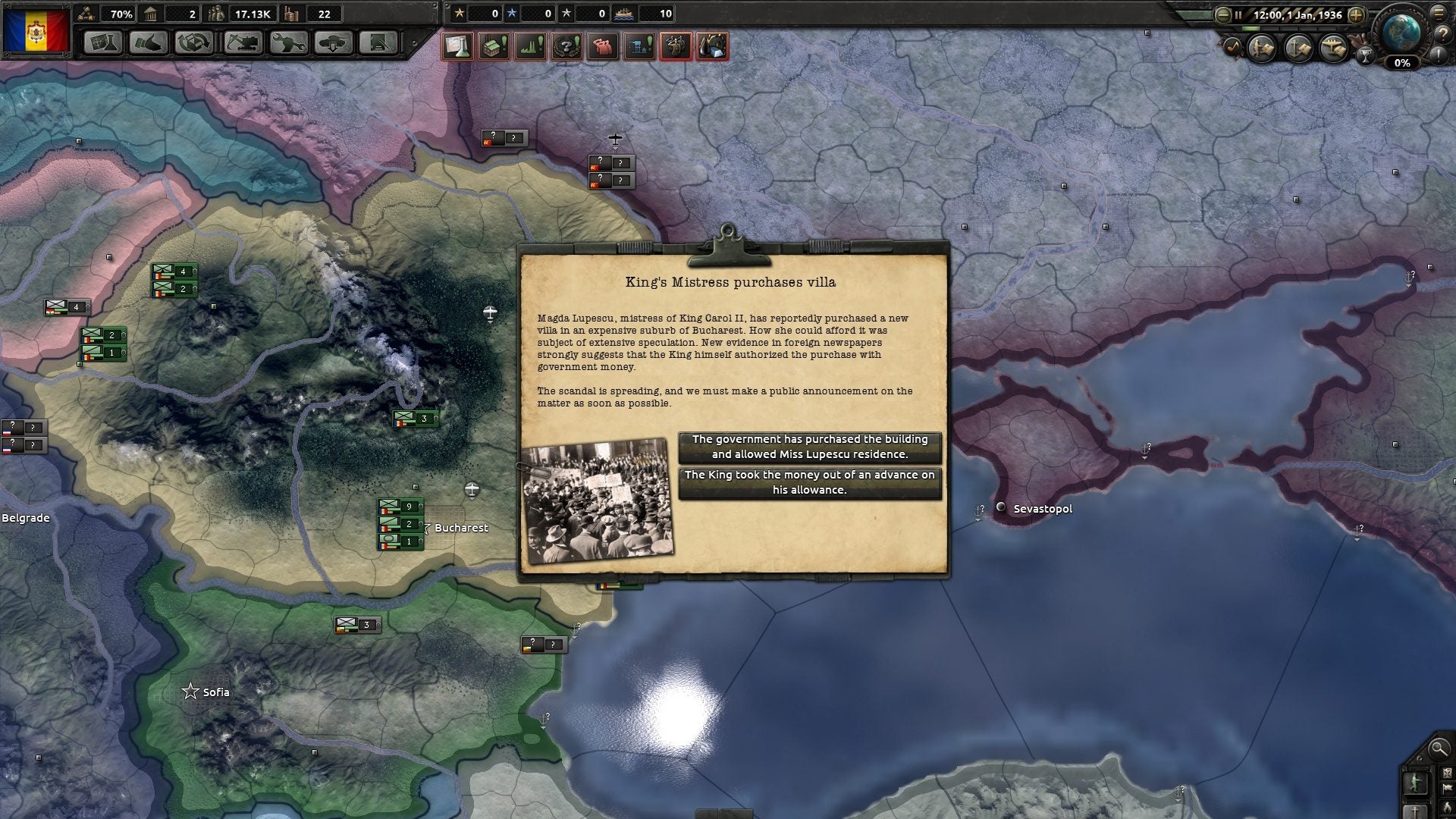Image resolution: width=1456 pixels, height=819 pixels.
Task: Choose 'The King took the money' option
Action: 809,483
